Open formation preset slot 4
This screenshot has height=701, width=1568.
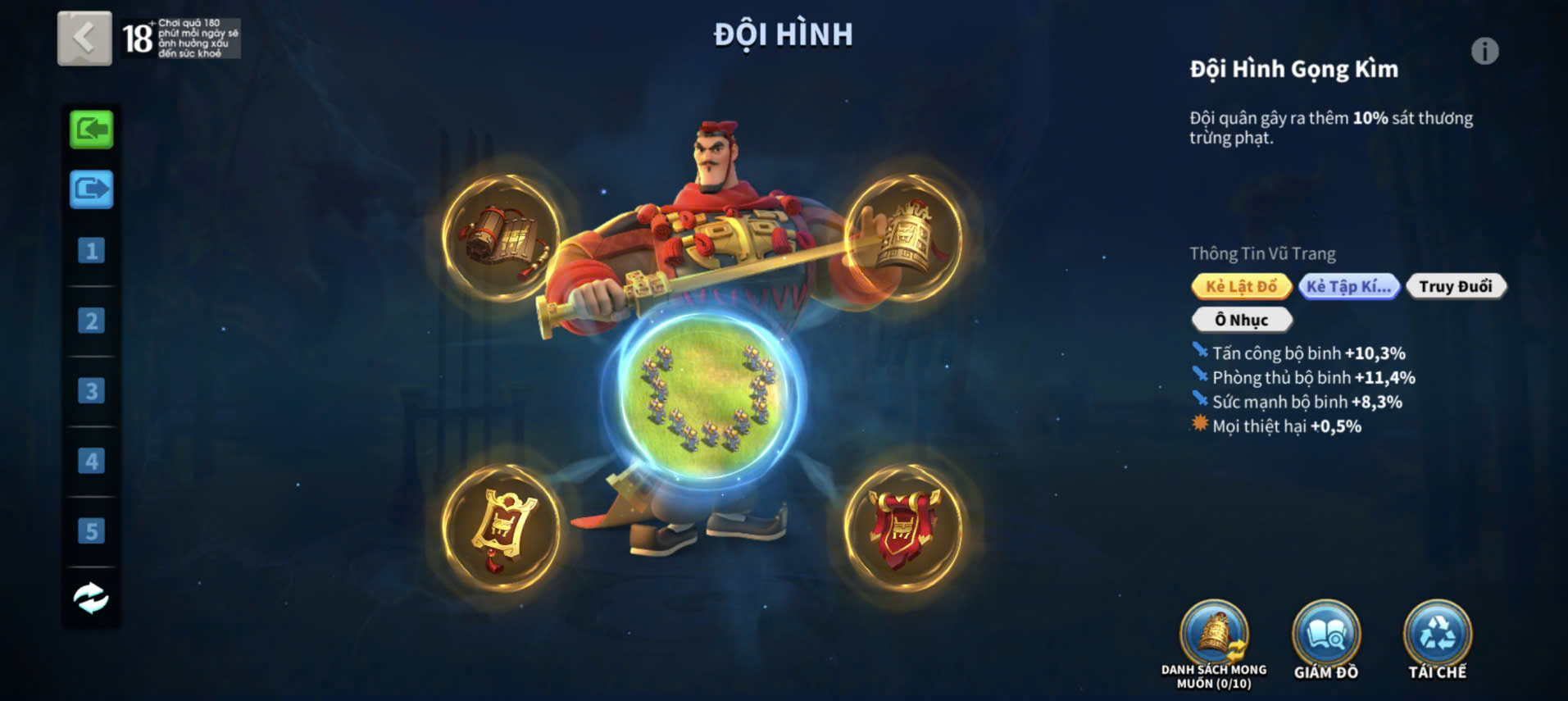click(x=91, y=462)
